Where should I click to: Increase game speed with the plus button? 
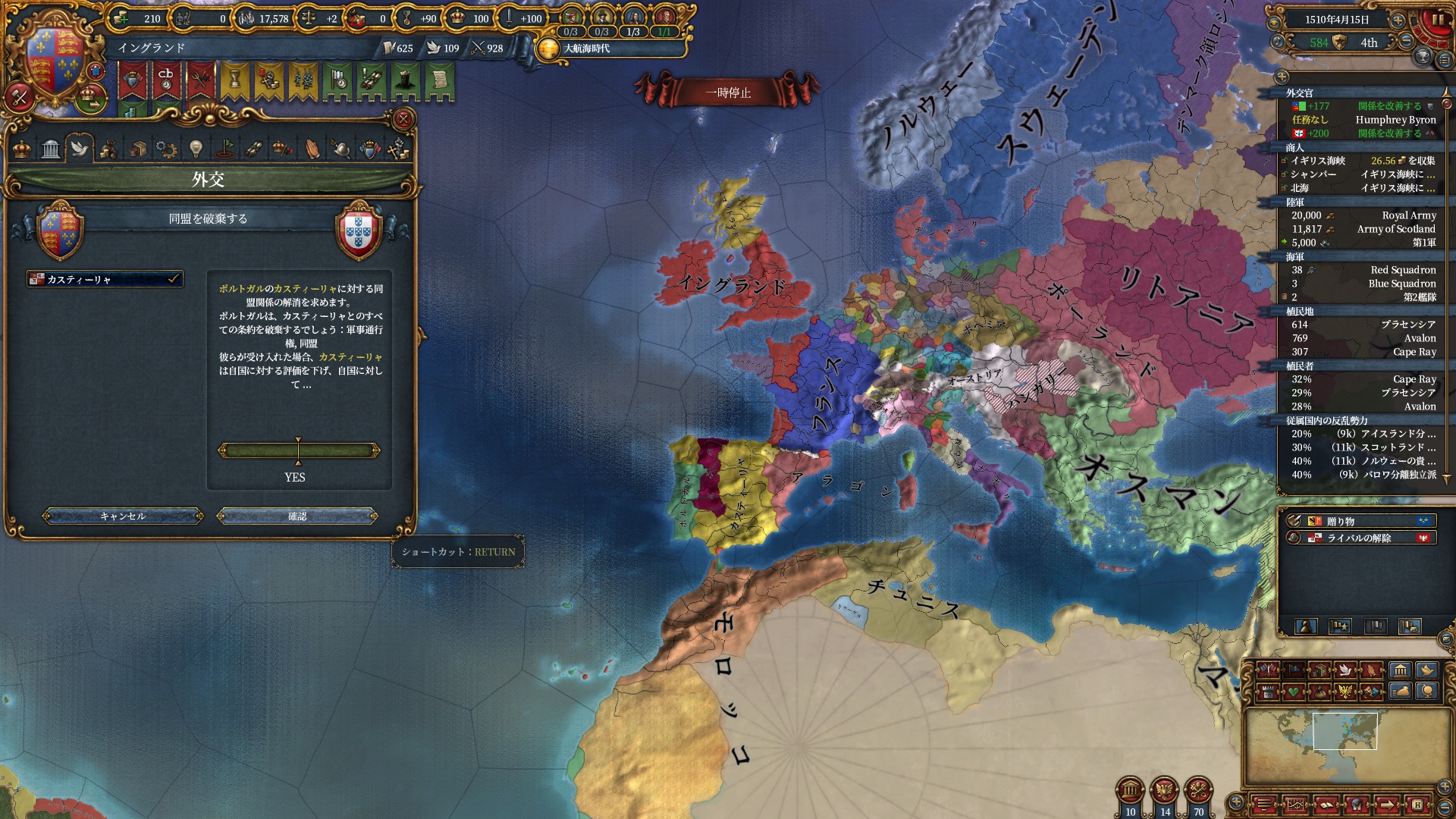coord(1398,20)
